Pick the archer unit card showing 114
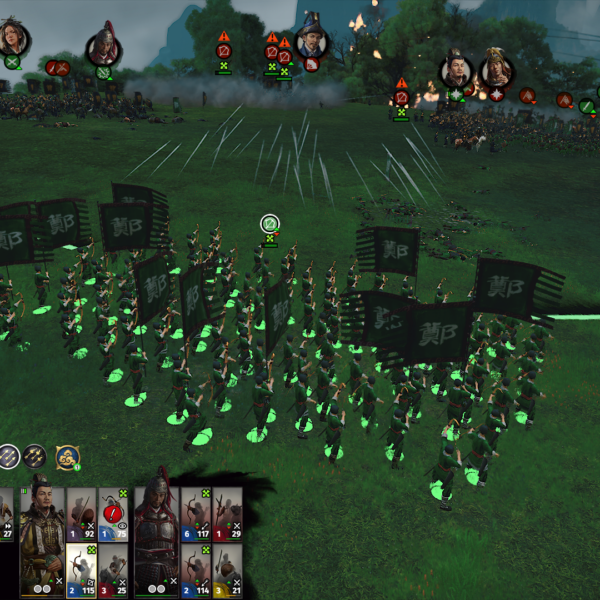 point(195,570)
